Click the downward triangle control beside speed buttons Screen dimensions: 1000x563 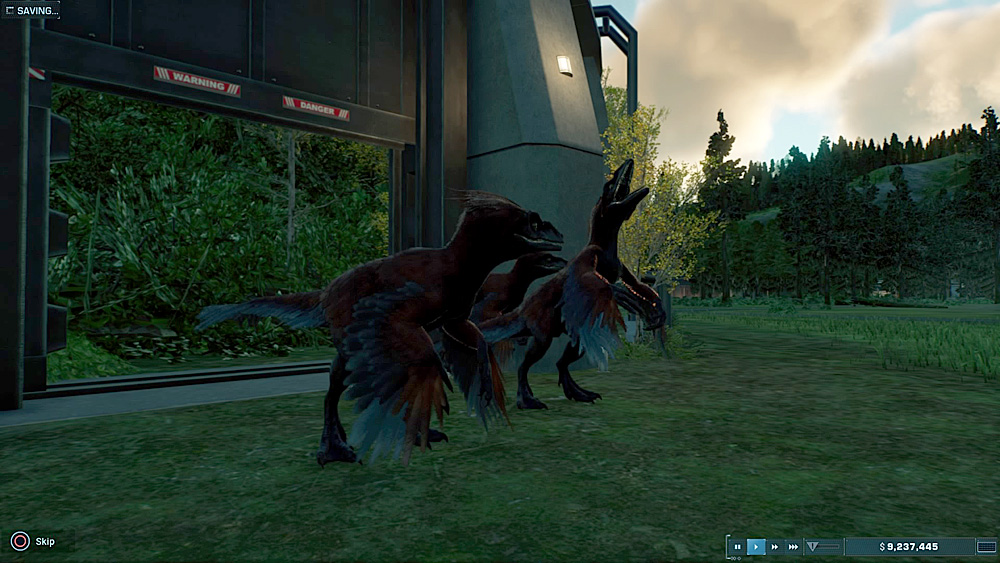tap(812, 547)
